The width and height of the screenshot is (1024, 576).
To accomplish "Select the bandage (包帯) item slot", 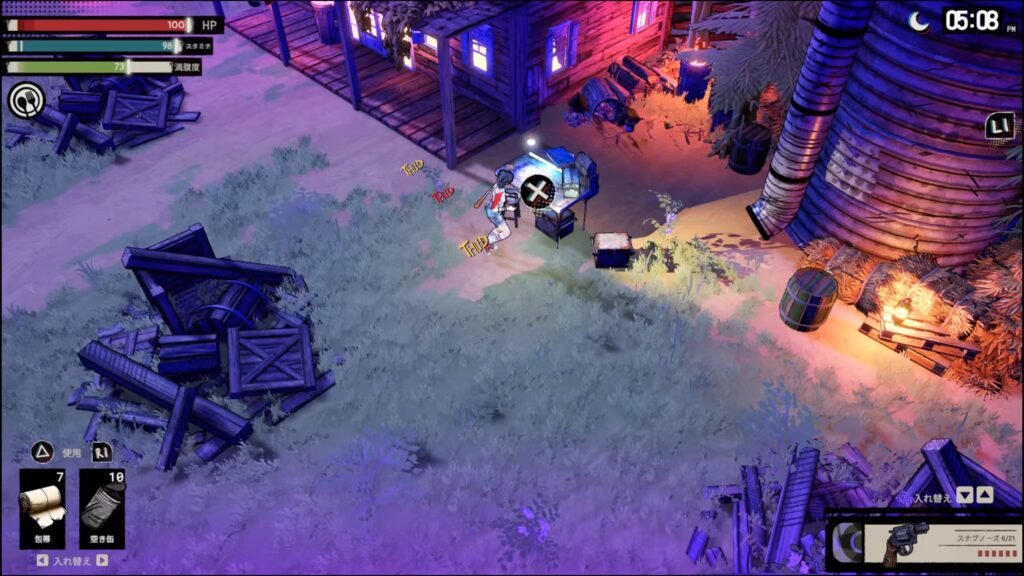I will pos(44,508).
